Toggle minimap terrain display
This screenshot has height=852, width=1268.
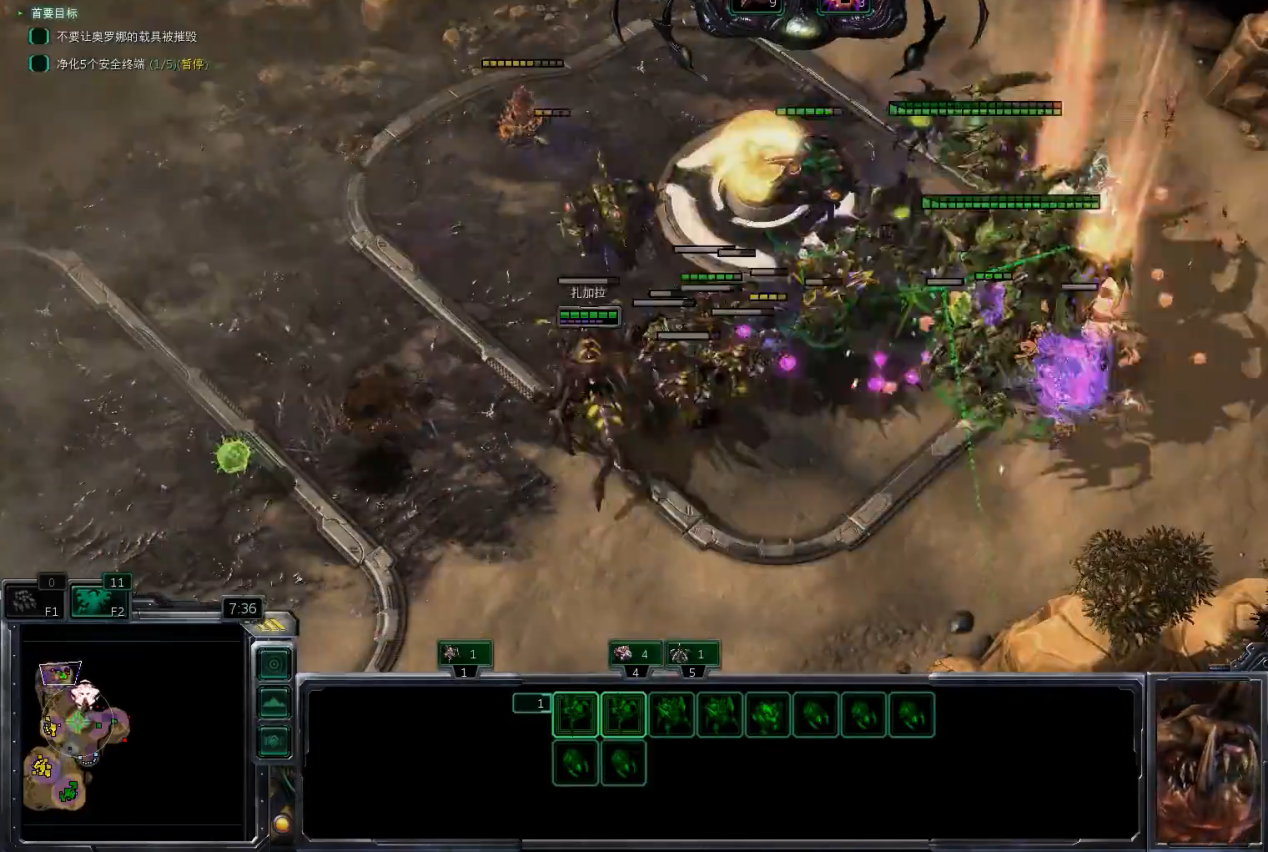(x=274, y=703)
